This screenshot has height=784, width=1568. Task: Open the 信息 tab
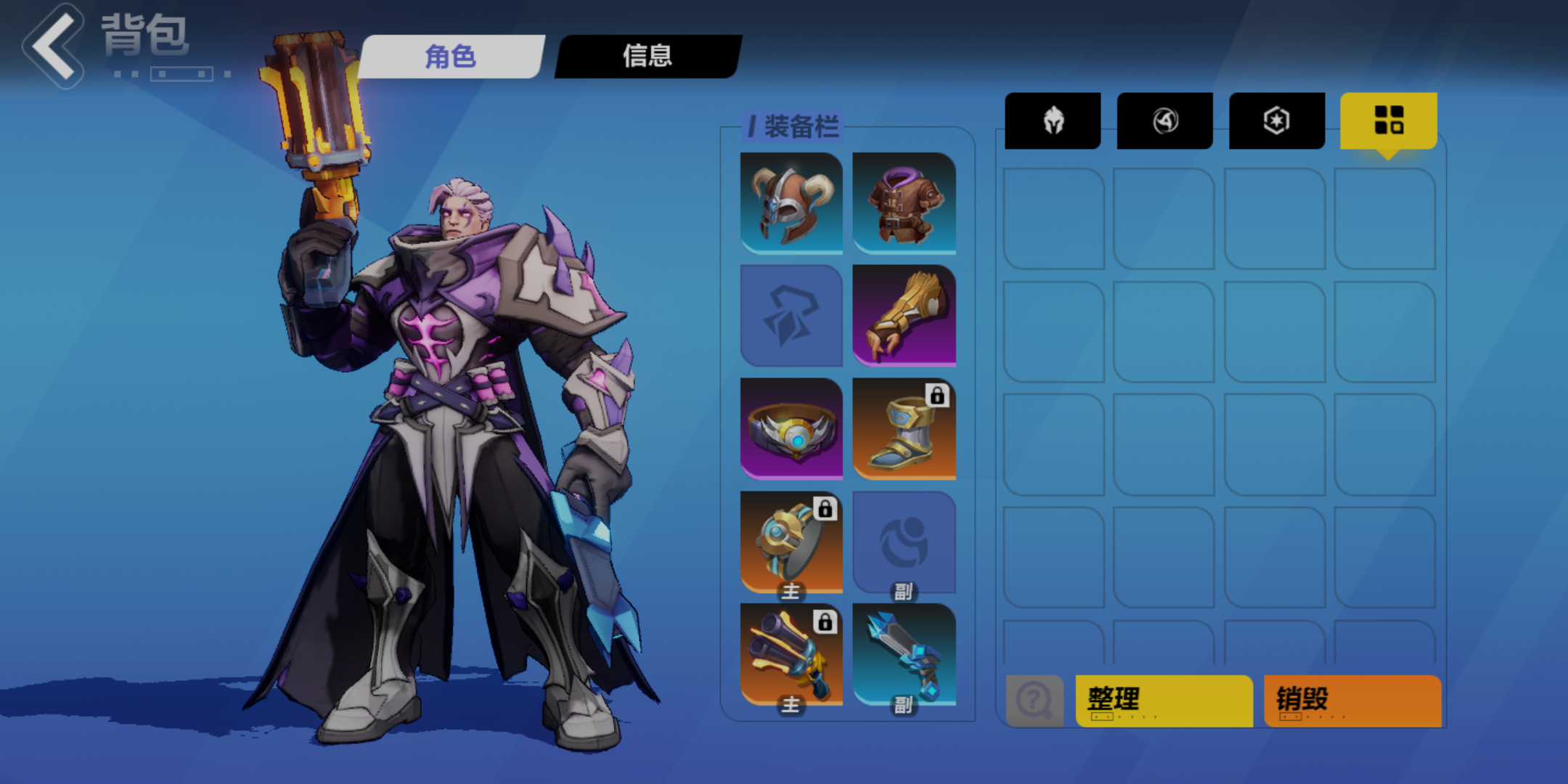[x=648, y=56]
